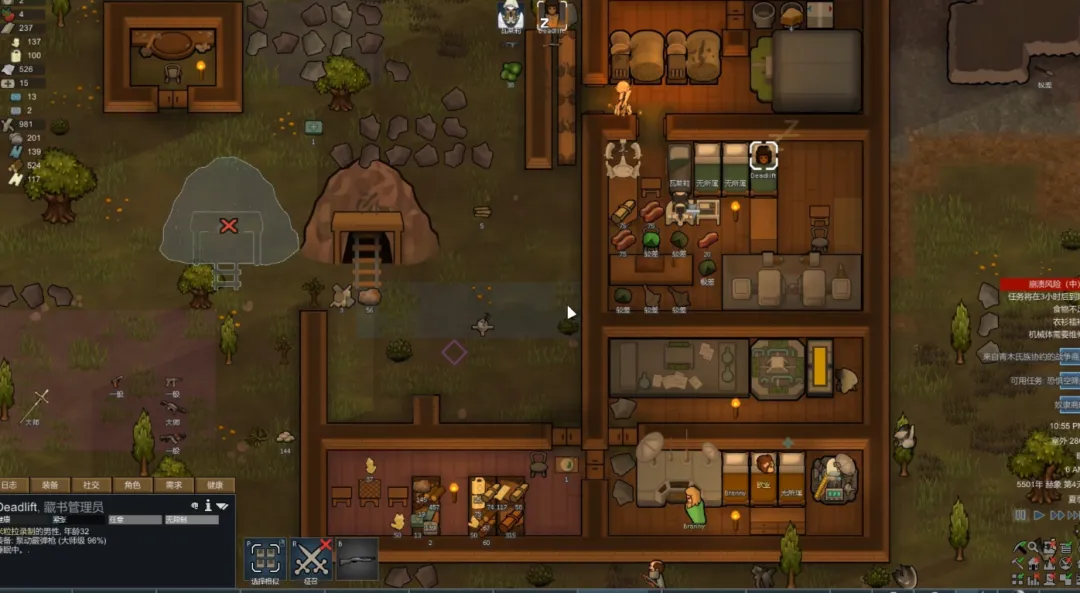Open the 社交 (Social) tab
1080x593 pixels.
[x=91, y=485]
